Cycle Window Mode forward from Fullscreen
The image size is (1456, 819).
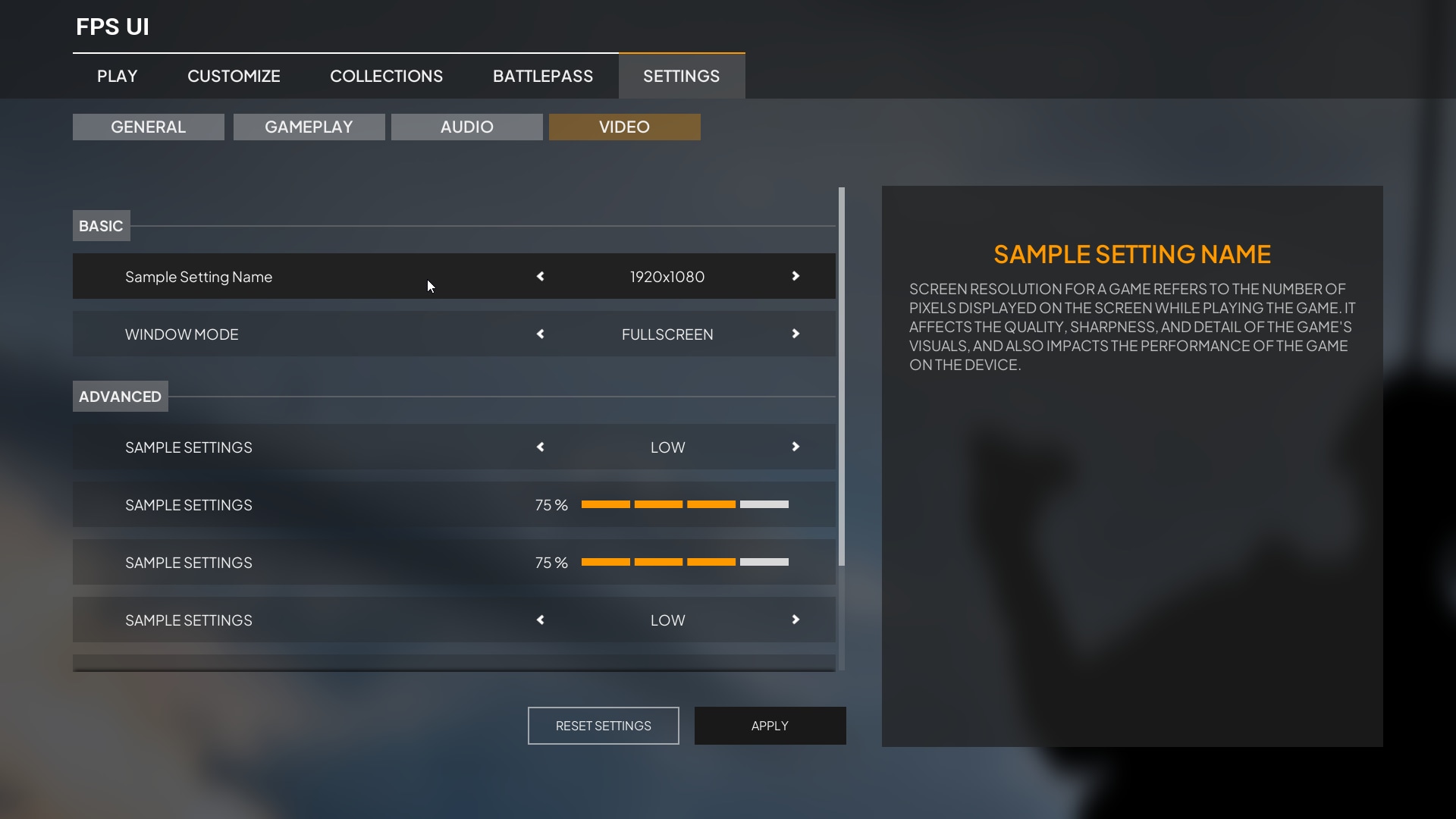point(795,334)
